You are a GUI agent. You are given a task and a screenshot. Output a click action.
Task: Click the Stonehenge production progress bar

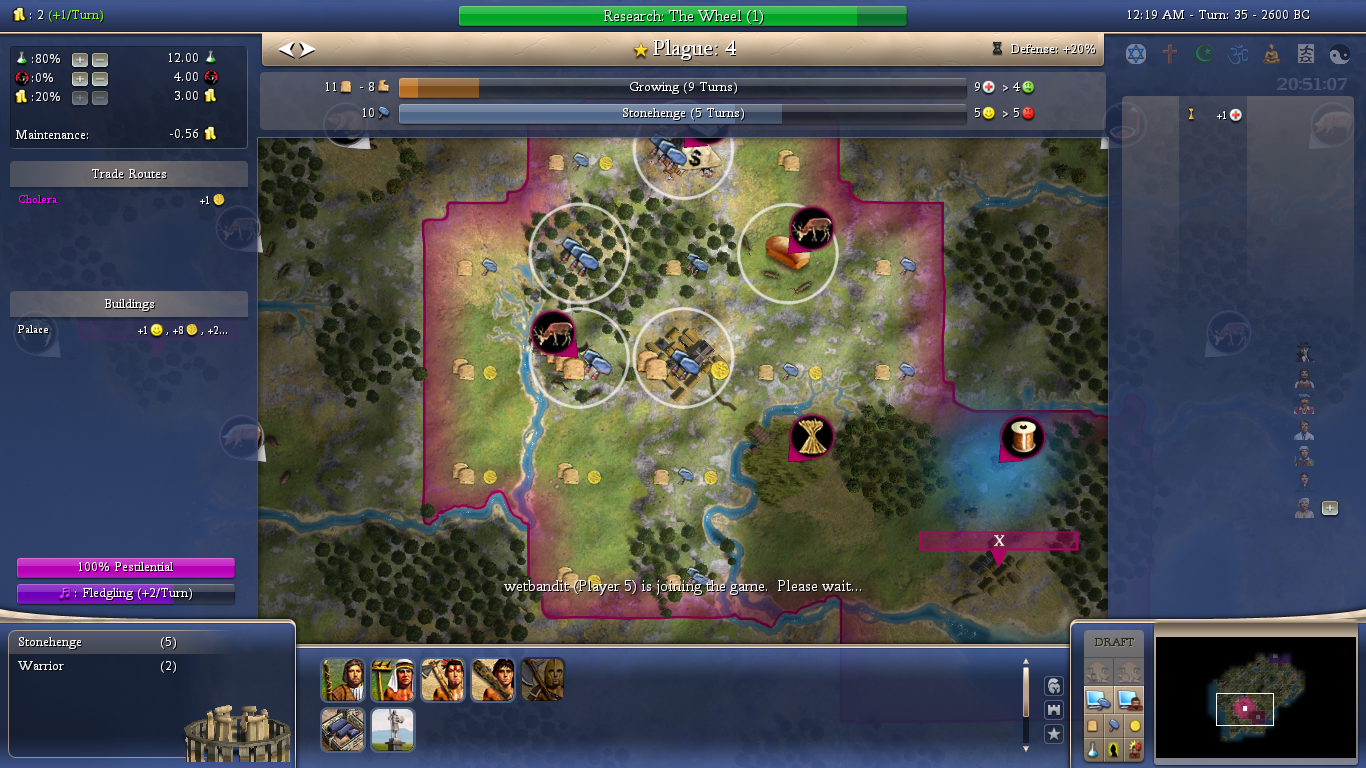click(x=682, y=114)
